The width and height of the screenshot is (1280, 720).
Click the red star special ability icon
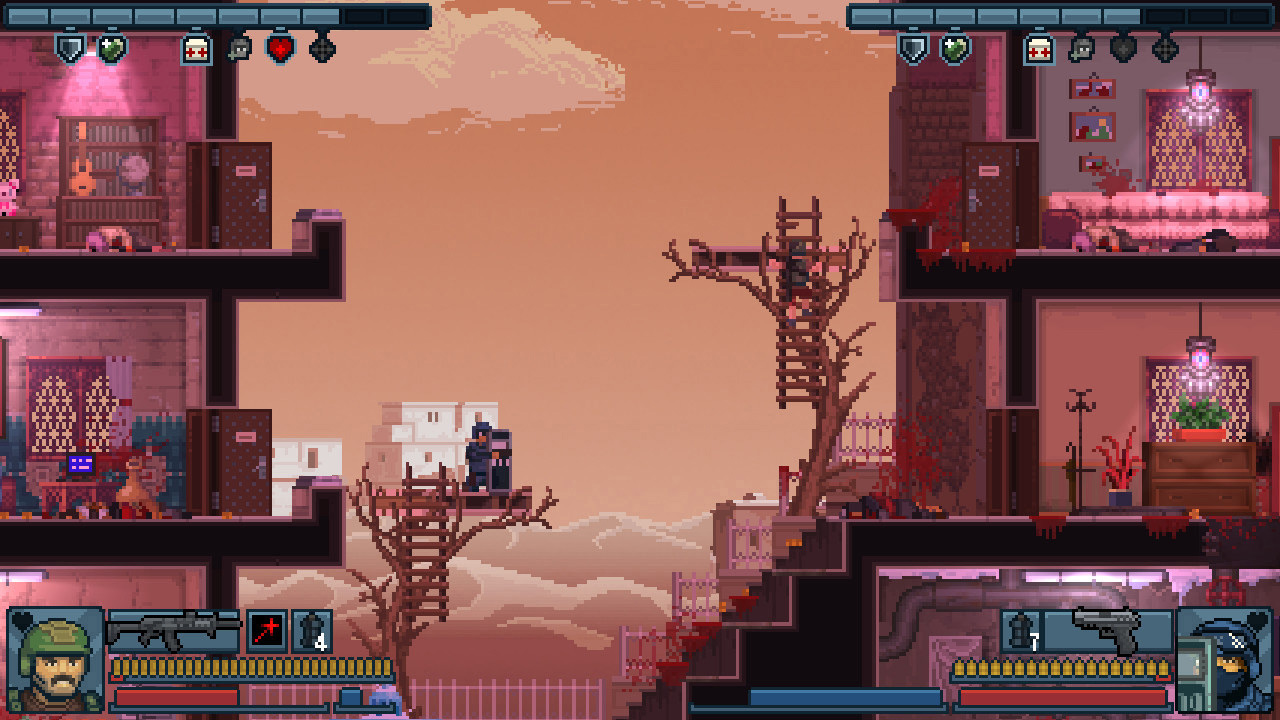265,632
